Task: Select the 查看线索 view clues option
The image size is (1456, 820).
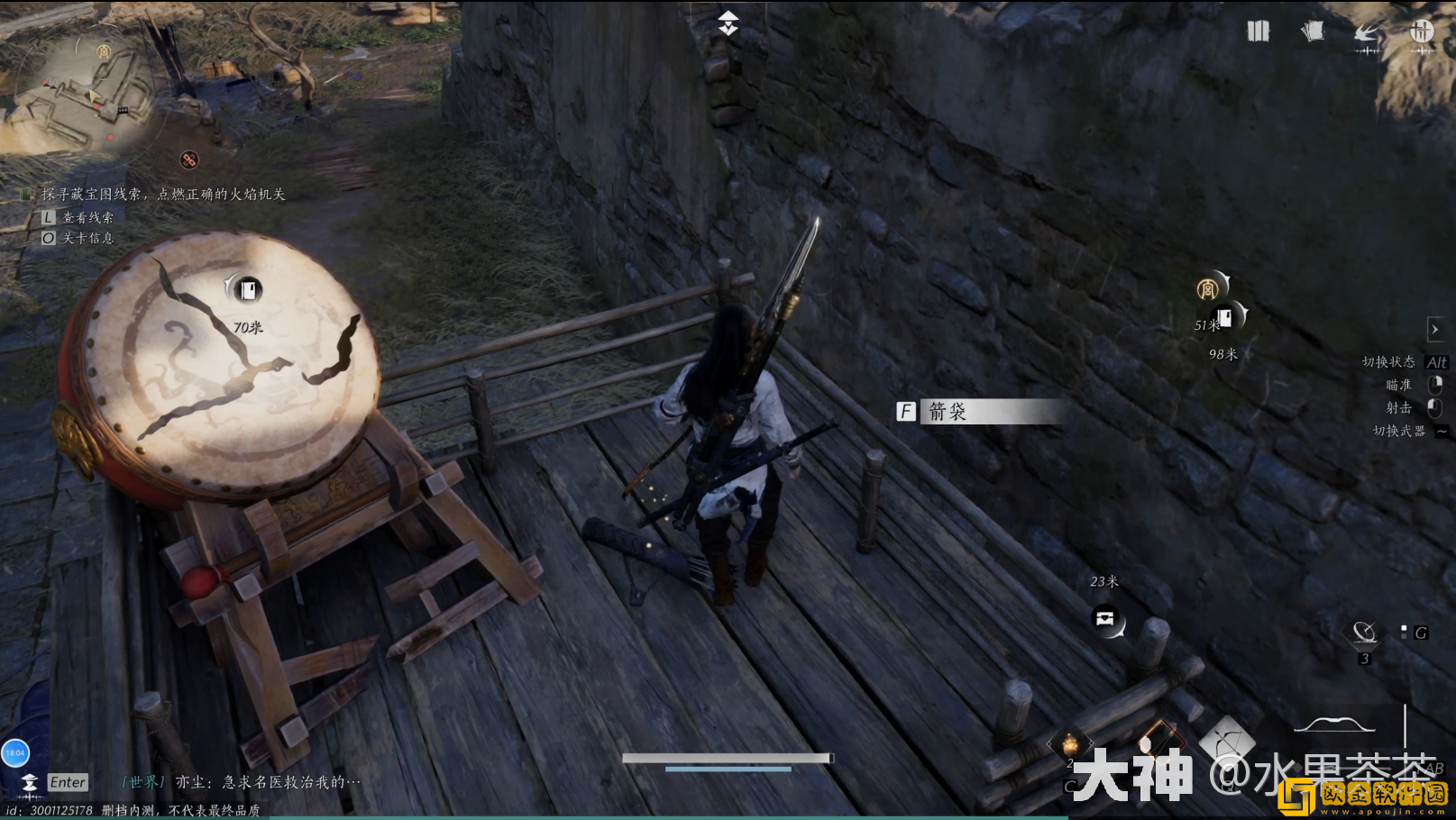Action: pyautogui.click(x=87, y=217)
